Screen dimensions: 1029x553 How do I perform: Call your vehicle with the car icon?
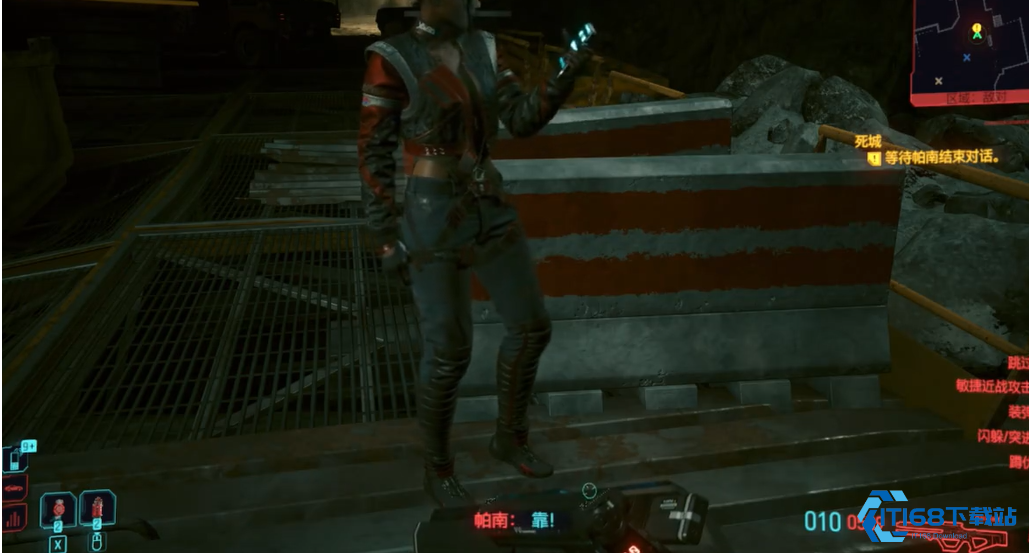pyautogui.click(x=16, y=490)
